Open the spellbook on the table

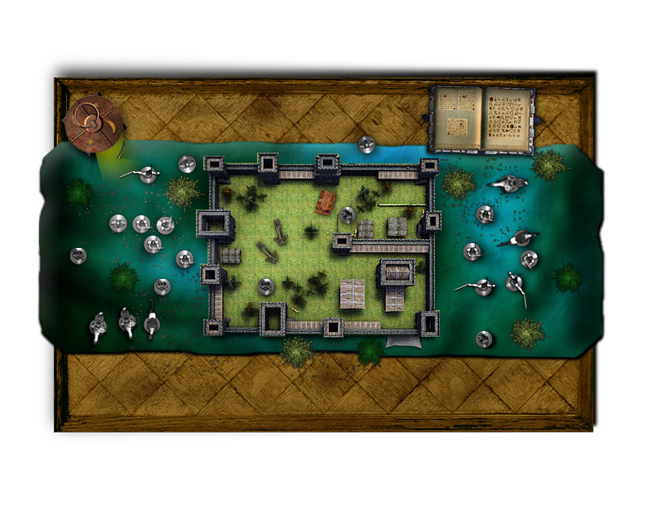pos(482,118)
